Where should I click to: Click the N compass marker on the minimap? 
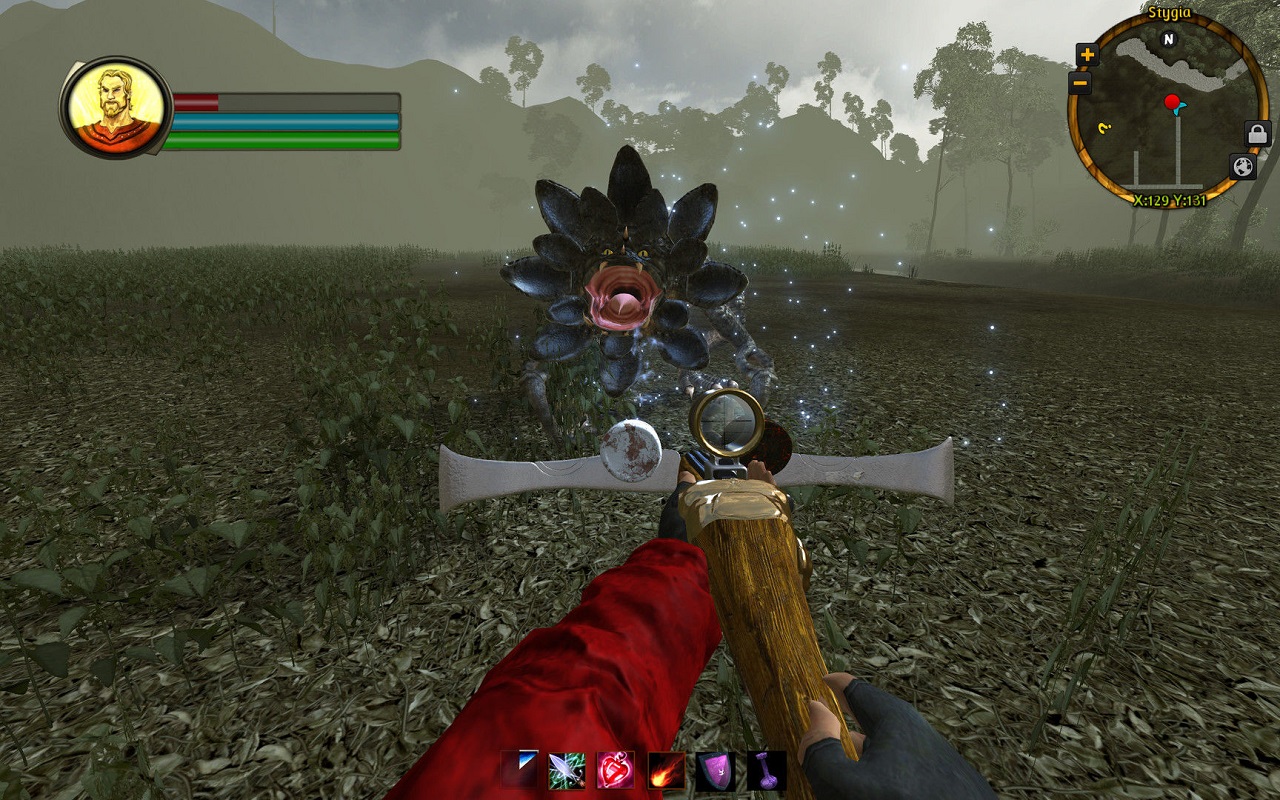1168,40
